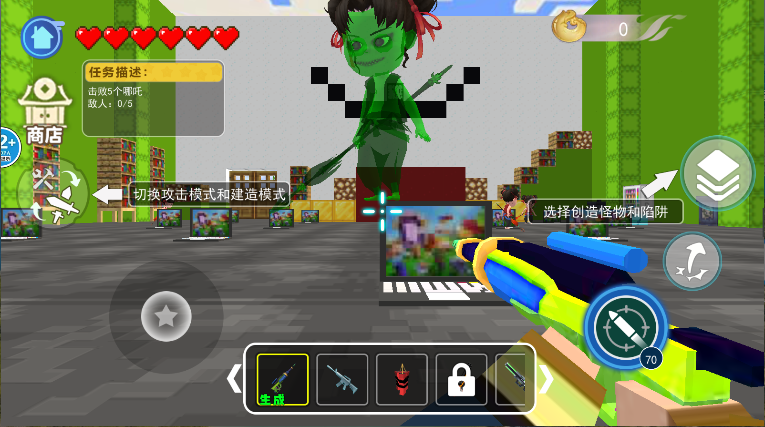Choose the red dynamite slot
The width and height of the screenshot is (765, 427).
point(402,379)
